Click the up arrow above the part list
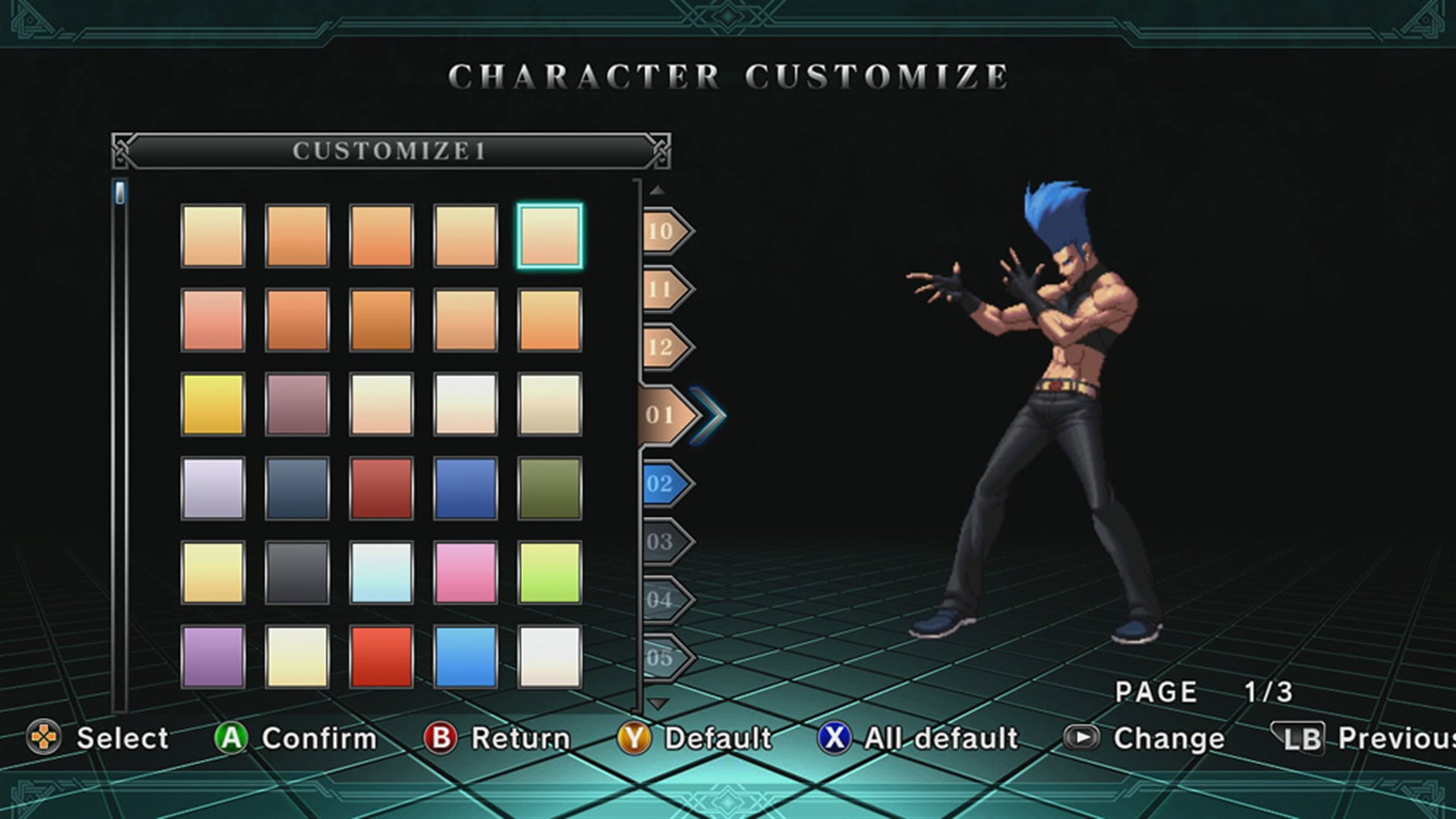The image size is (1456, 819). point(658,191)
